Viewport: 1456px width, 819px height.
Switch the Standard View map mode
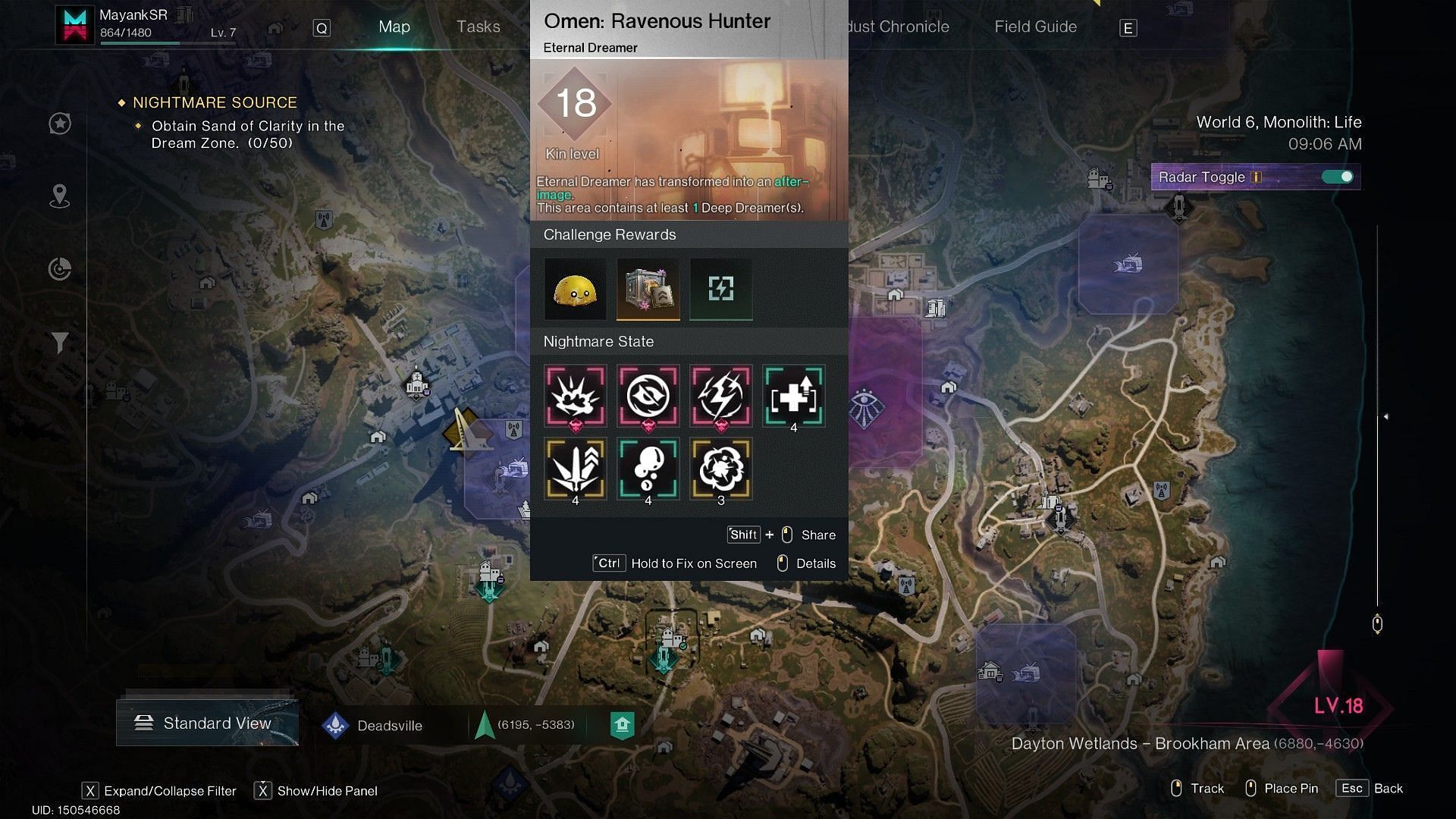tap(207, 723)
